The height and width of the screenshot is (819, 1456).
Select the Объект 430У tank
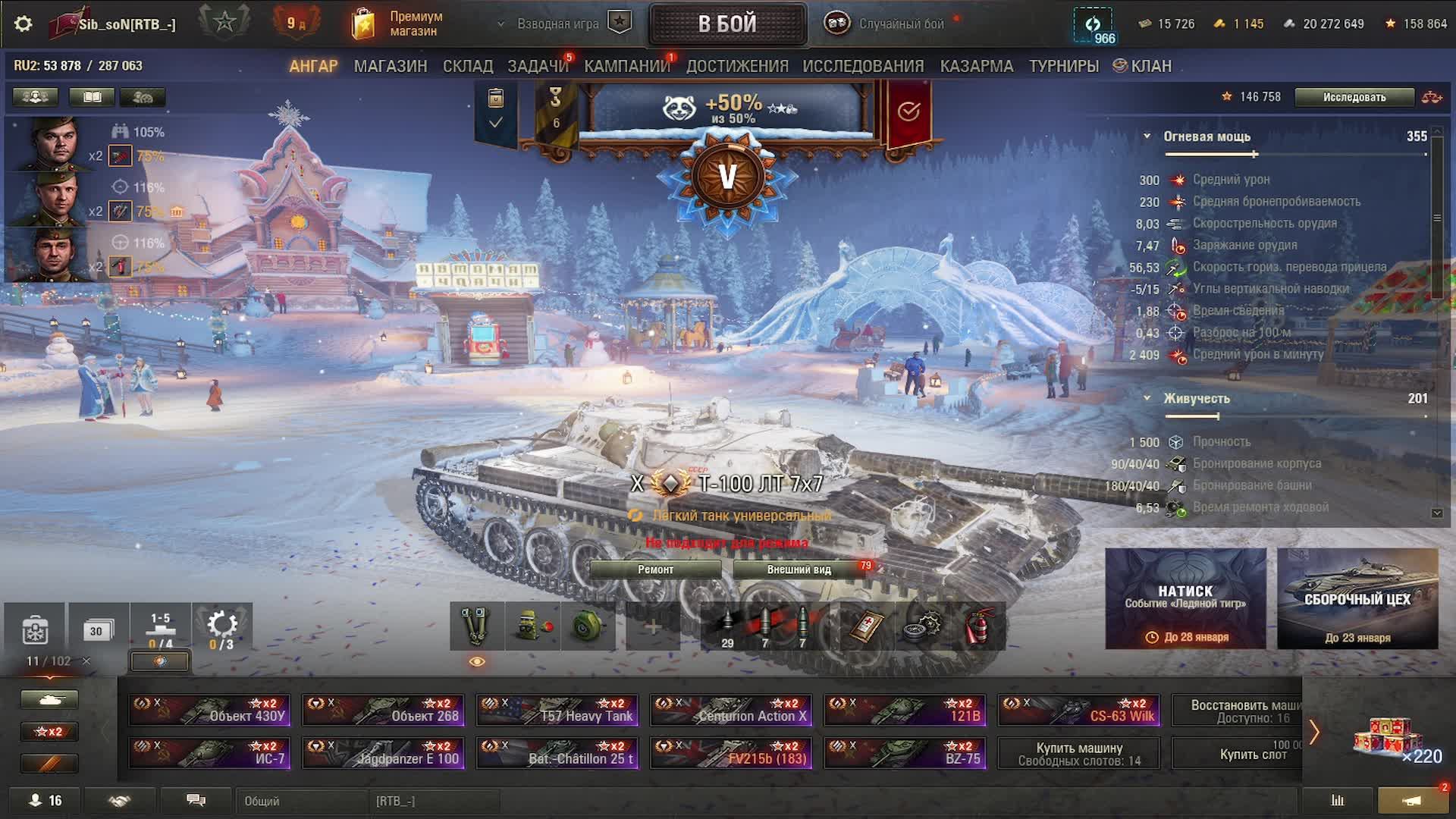coord(209,711)
